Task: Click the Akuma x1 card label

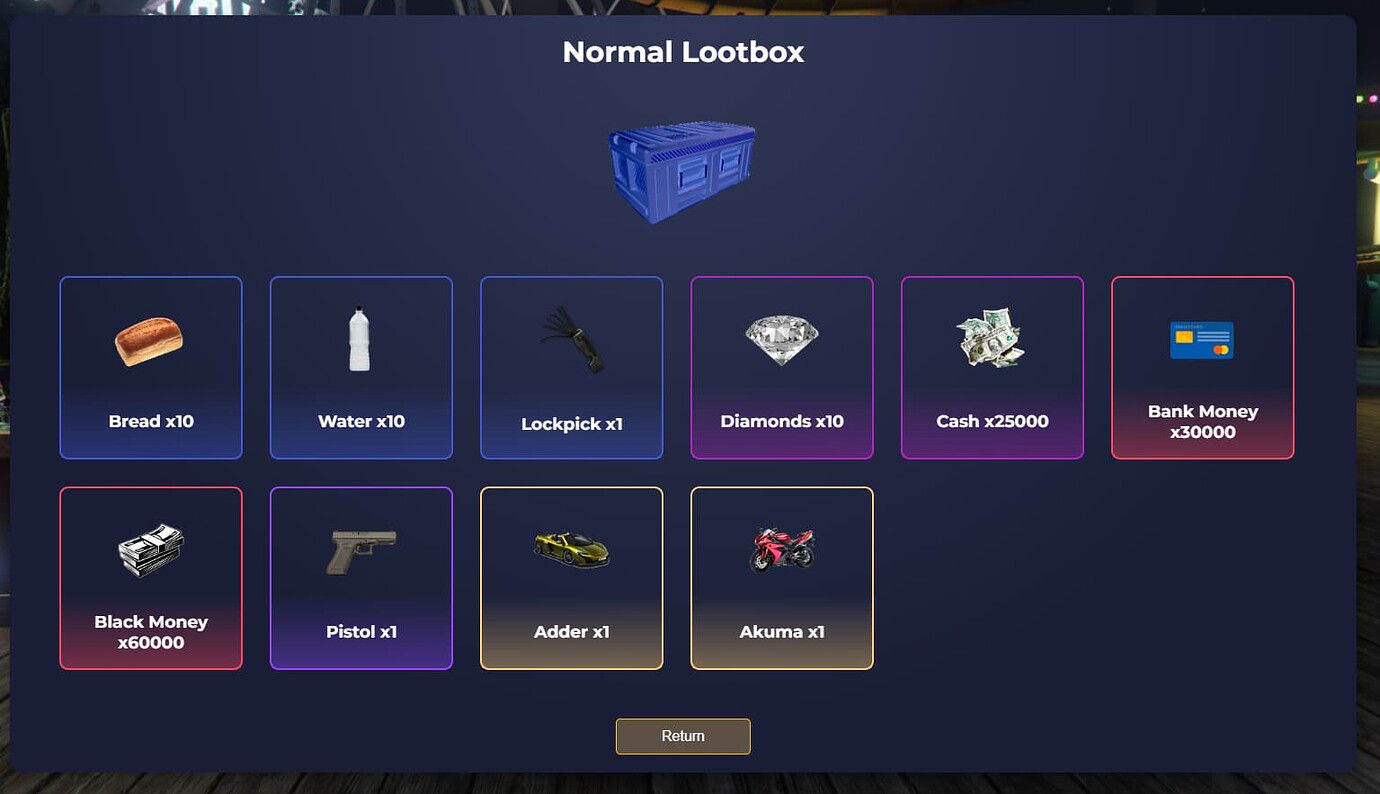Action: 782,631
